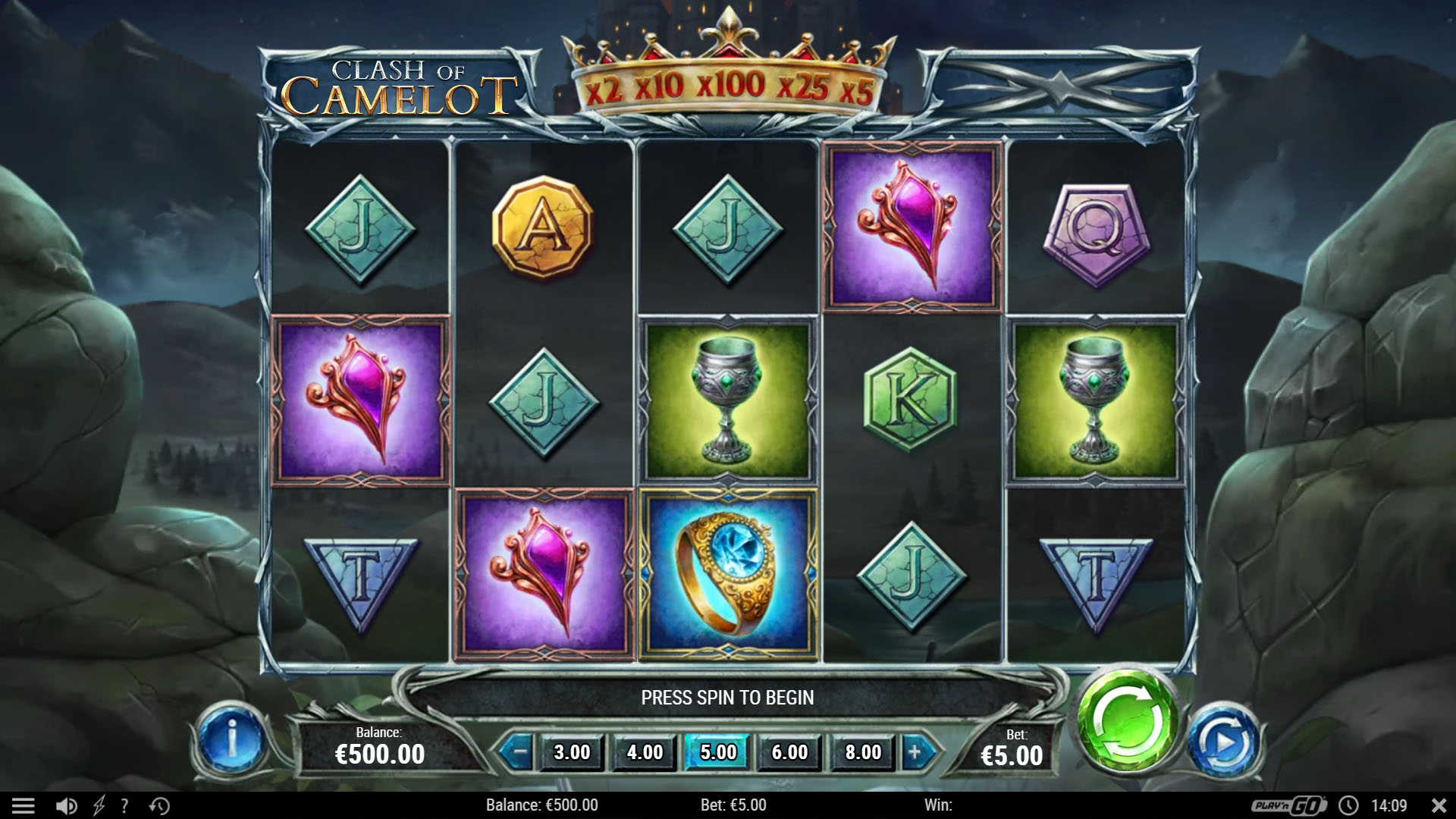Select the 8.00 bet tab
Viewport: 1456px width, 819px height.
point(861,753)
